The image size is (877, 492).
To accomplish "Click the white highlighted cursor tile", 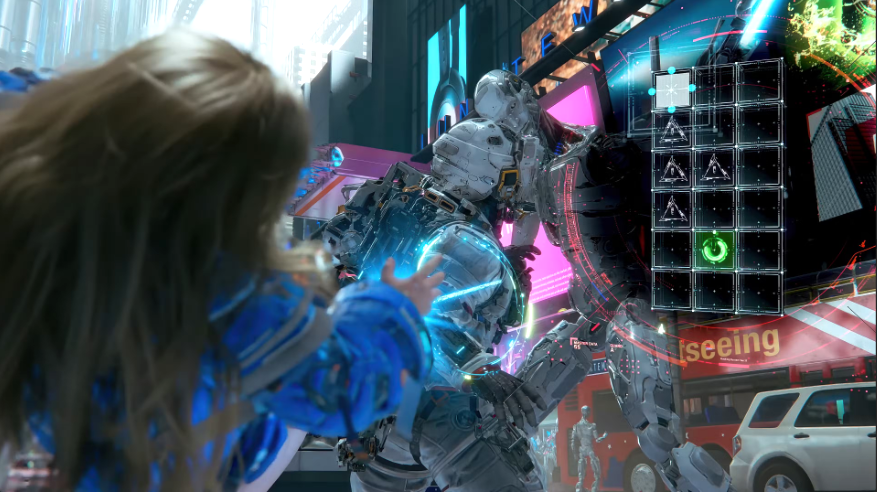I will click(673, 89).
